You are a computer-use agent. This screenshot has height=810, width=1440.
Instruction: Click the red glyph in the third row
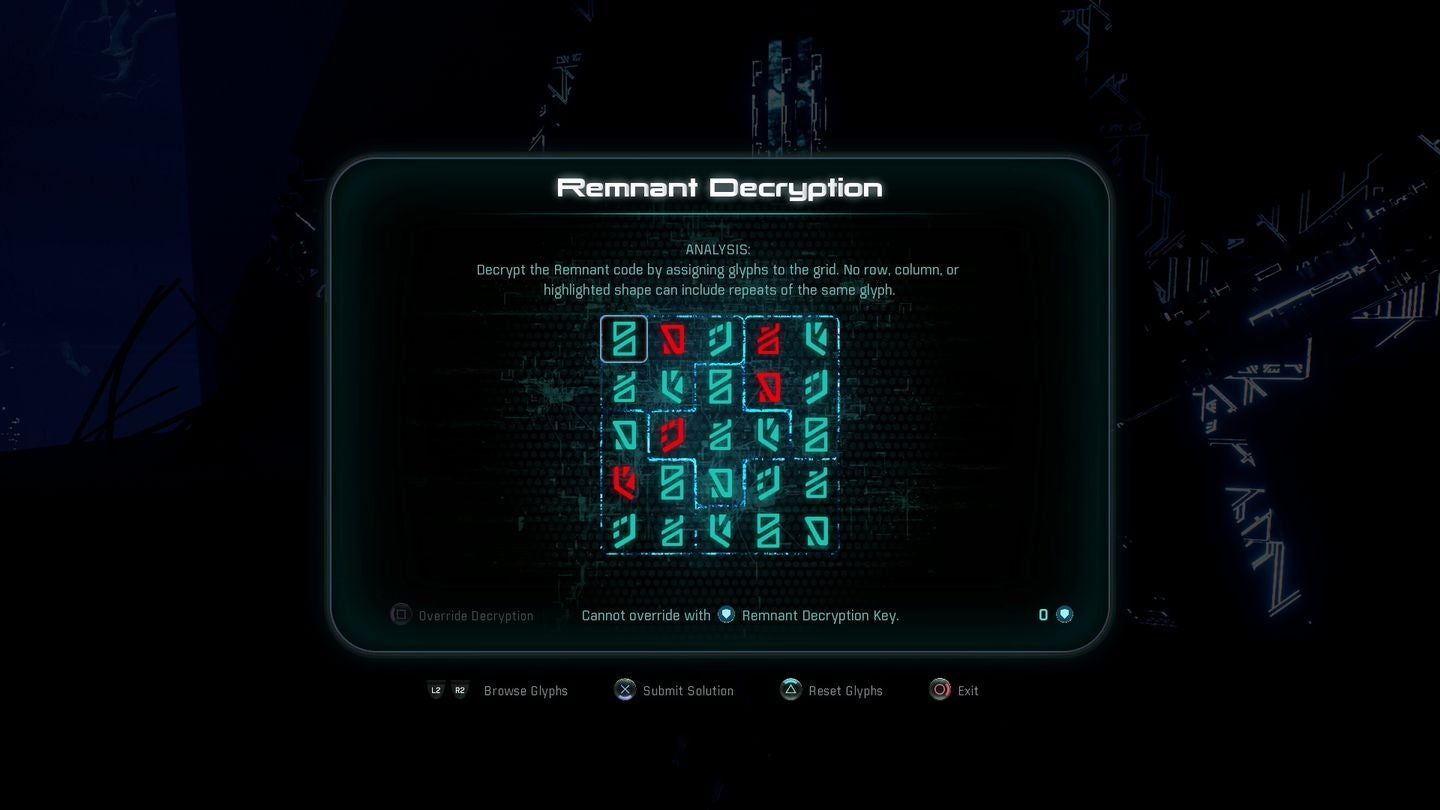point(672,435)
